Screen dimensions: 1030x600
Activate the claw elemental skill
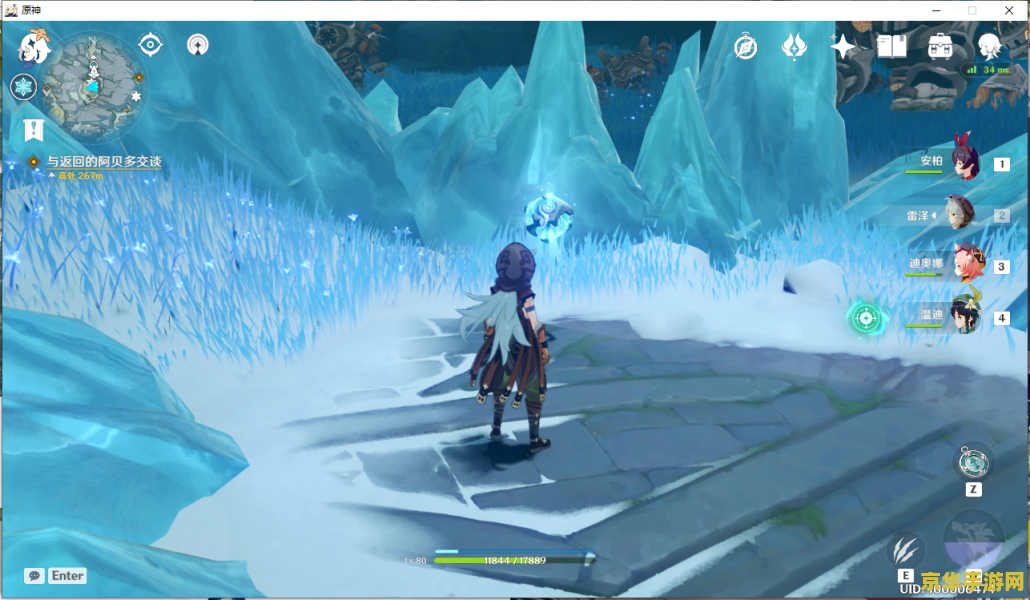(x=905, y=549)
